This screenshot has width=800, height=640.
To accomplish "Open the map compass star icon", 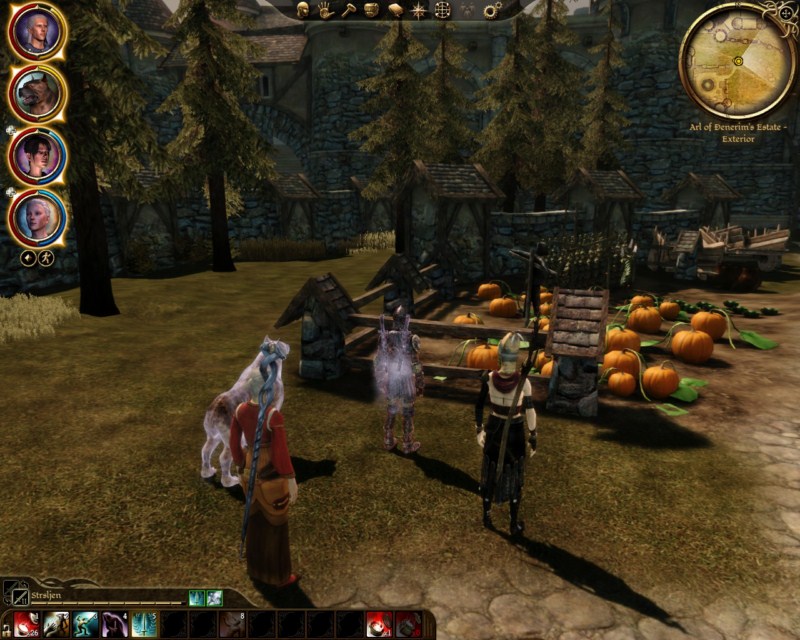I will pyautogui.click(x=418, y=10).
